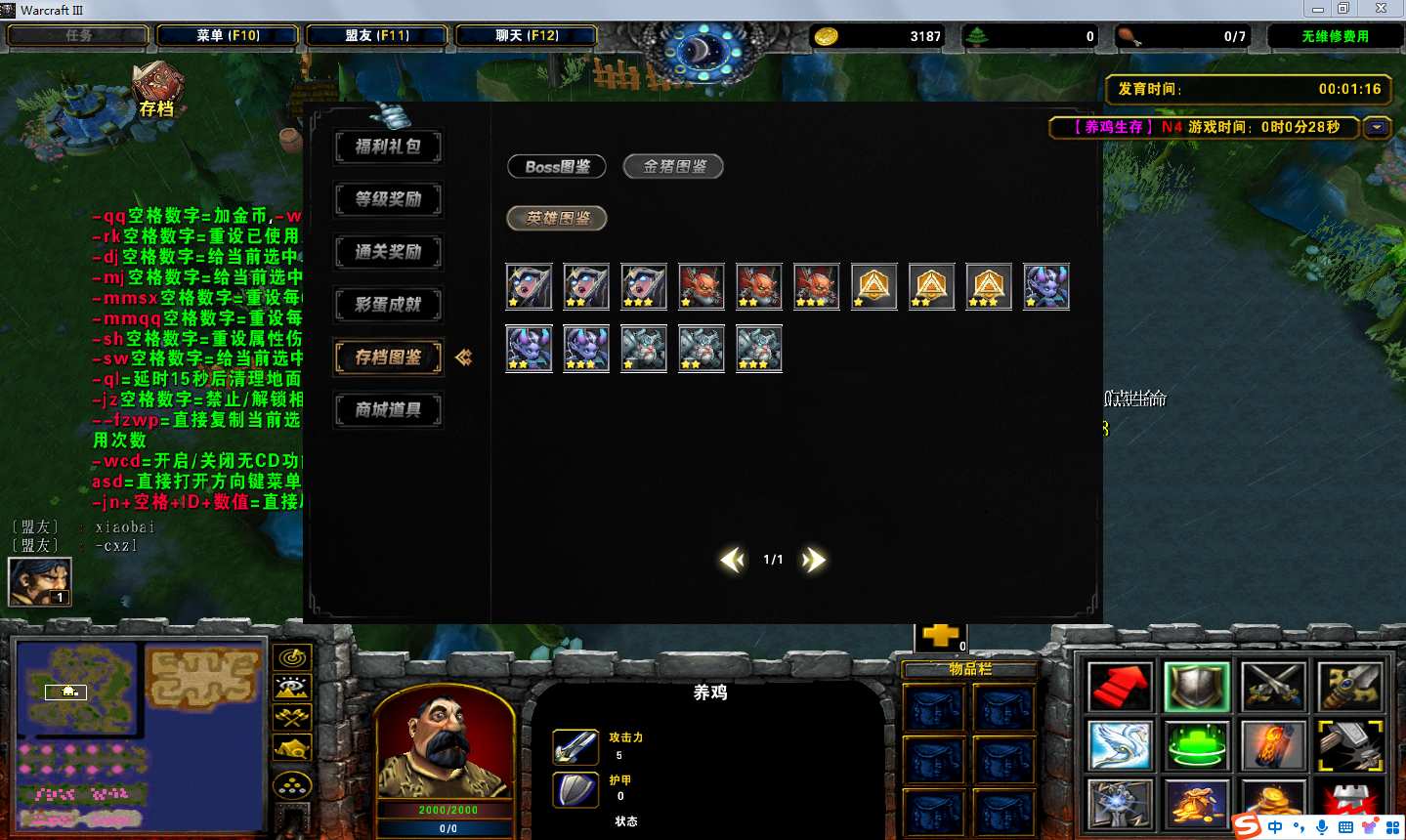Open the 菜单 (F10) menu

click(228, 36)
